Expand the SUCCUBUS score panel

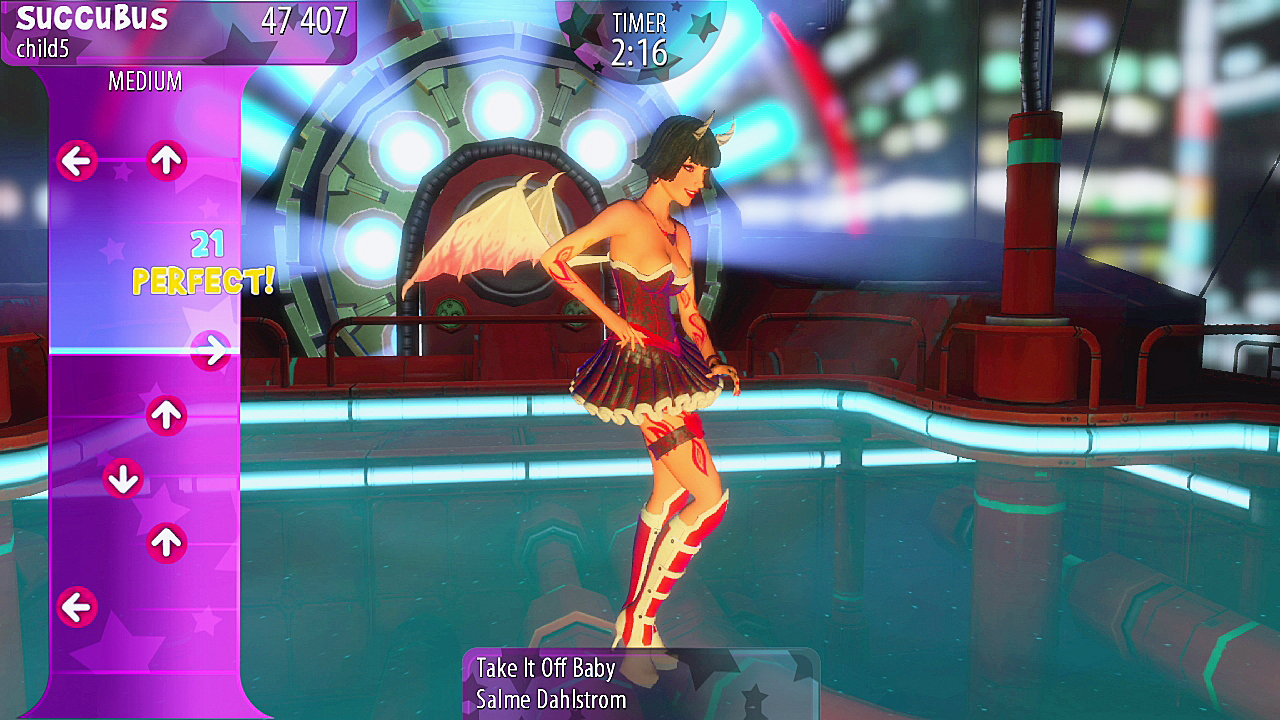coord(180,30)
